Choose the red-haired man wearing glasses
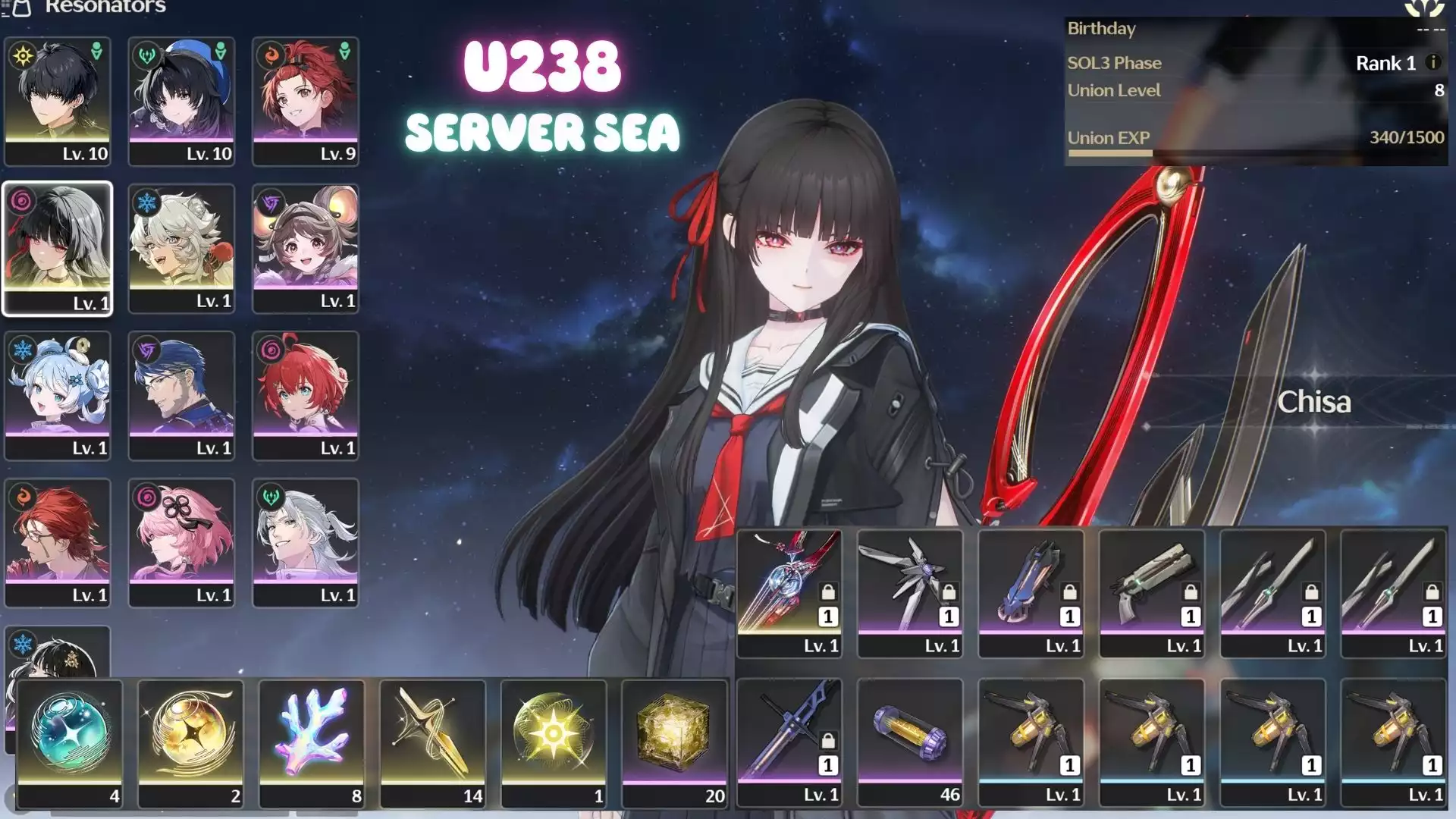This screenshot has height=819, width=1456. (x=58, y=542)
